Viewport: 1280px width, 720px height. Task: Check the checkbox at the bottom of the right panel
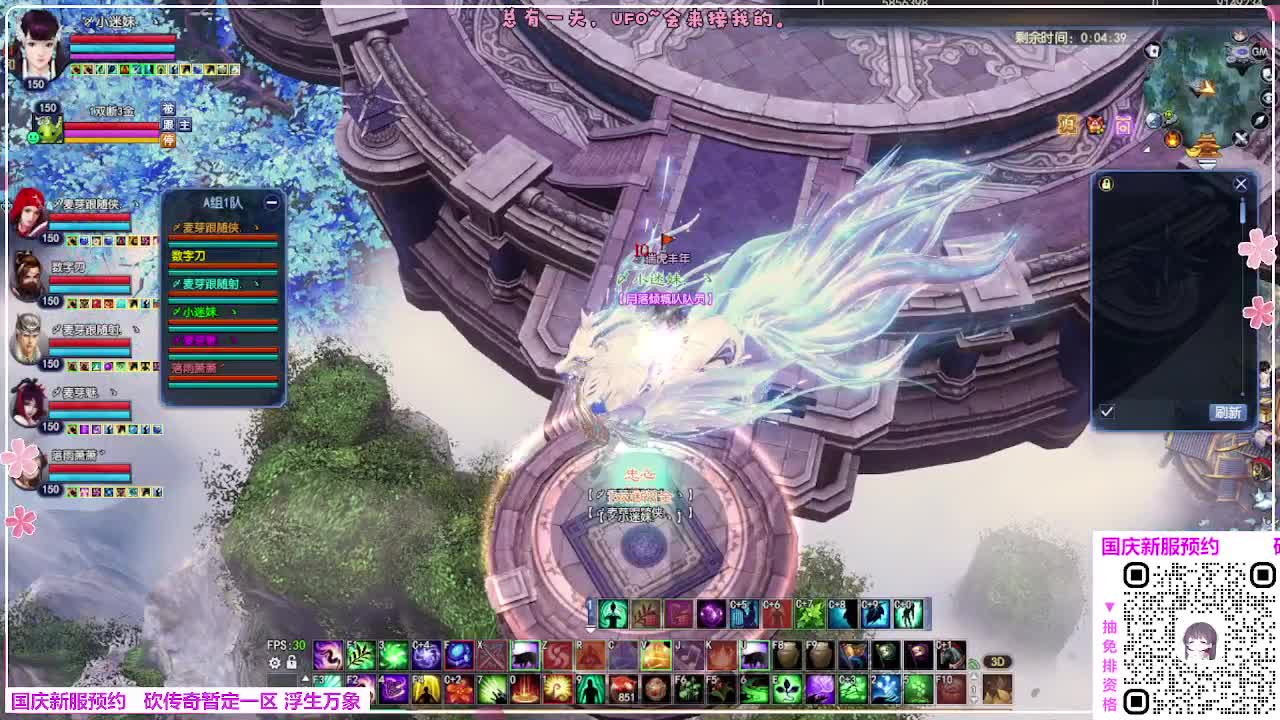1107,410
